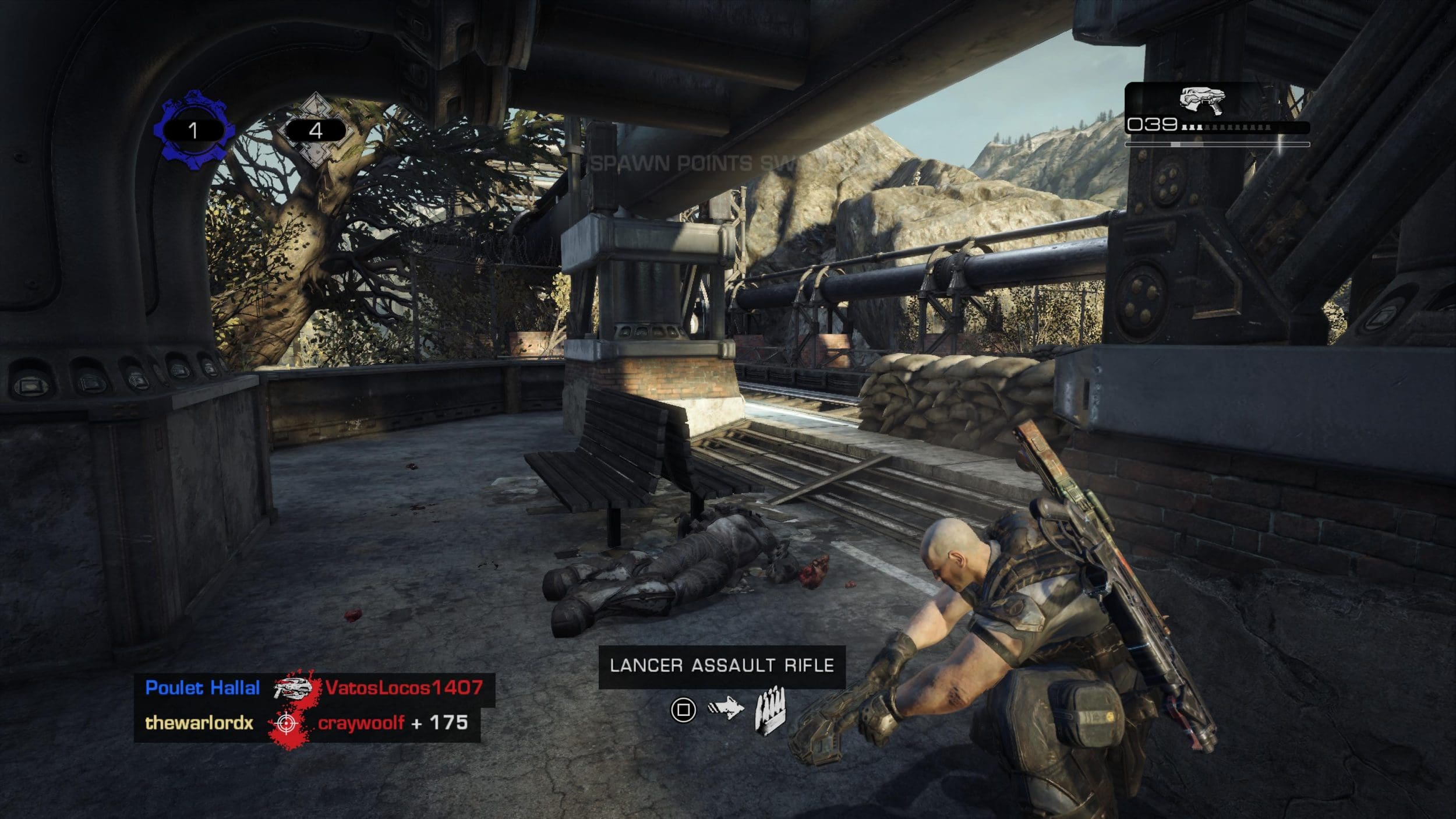Image resolution: width=1456 pixels, height=819 pixels.
Task: Select VatosLocos1407 in the kill feed
Action: pyautogui.click(x=404, y=688)
